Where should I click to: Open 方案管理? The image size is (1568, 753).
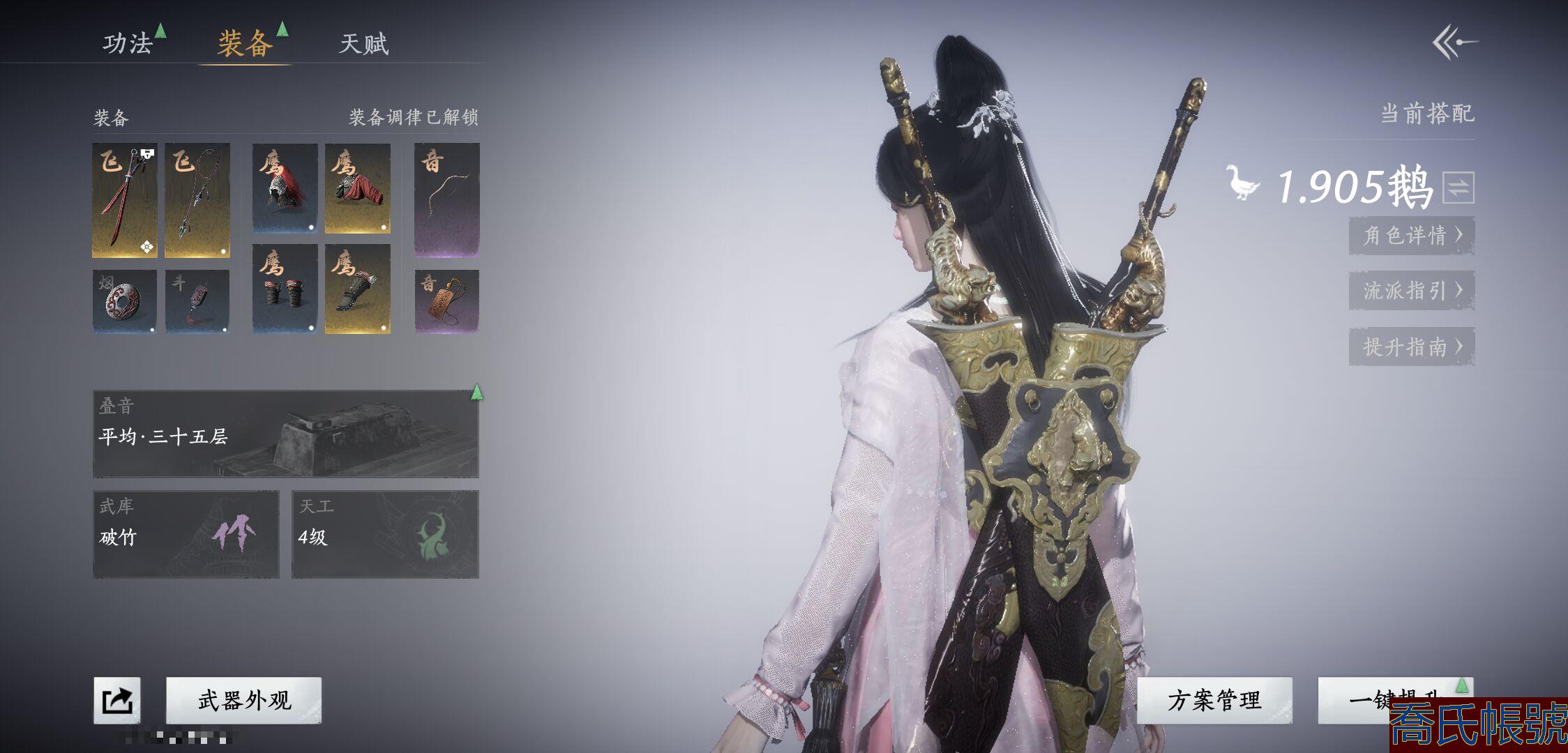coord(1214,700)
